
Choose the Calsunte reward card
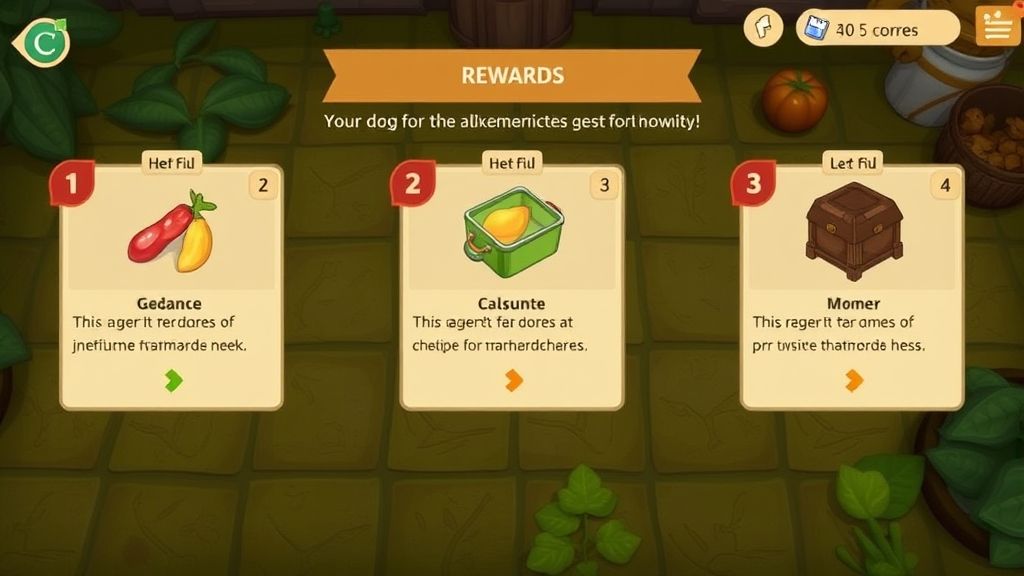tap(512, 285)
